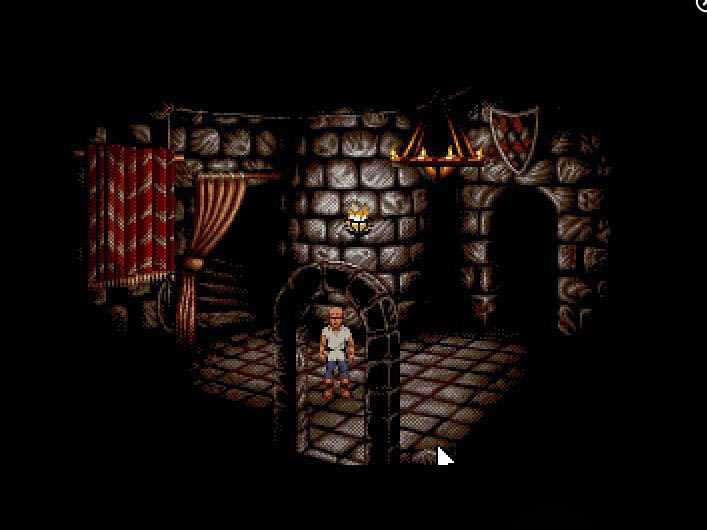Screen dimensions: 707x530
Task: Close the viewer with the circular X button
Action: click(x=702, y=4)
